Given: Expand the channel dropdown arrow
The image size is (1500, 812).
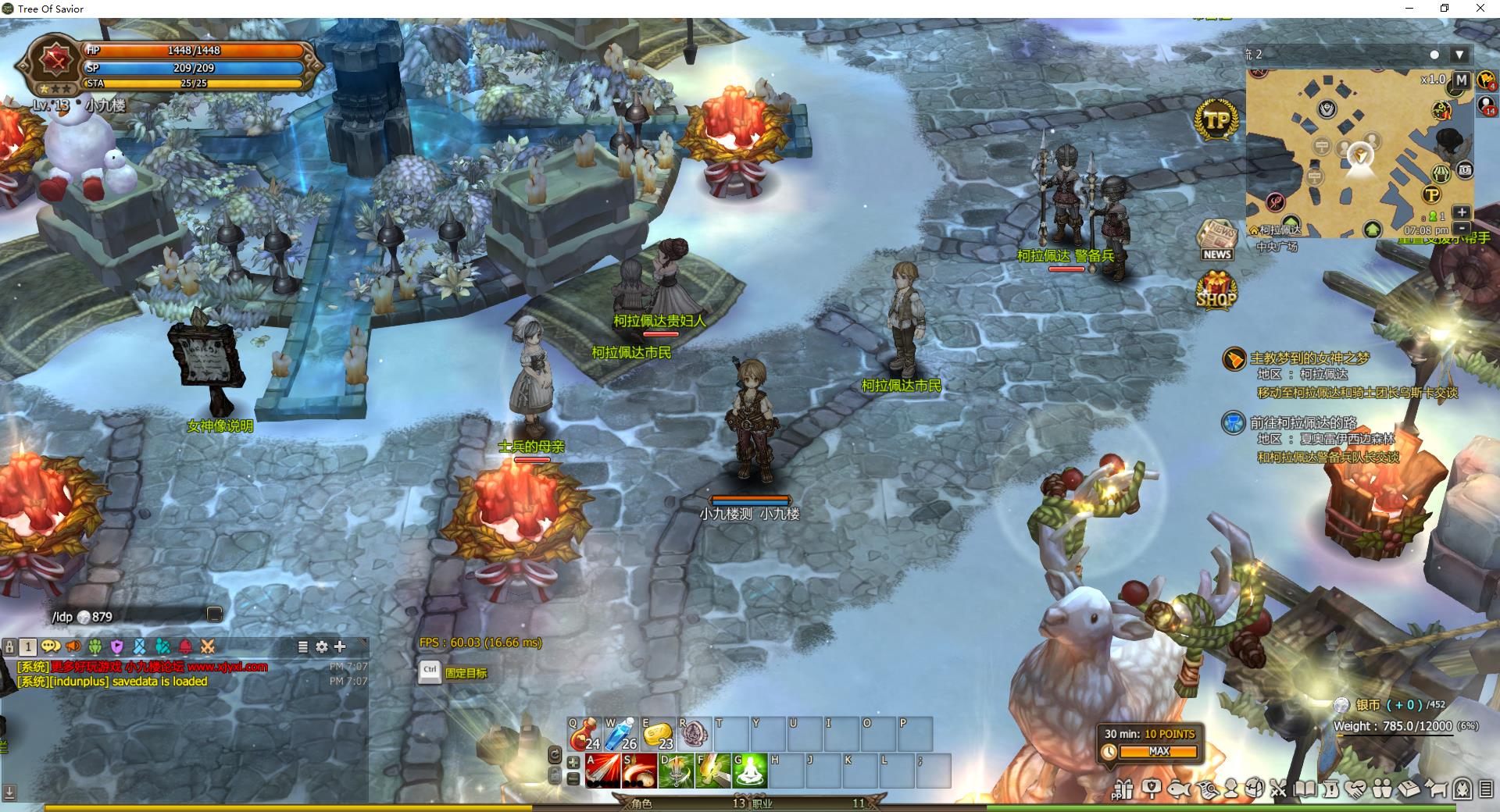Looking at the screenshot, I should pyautogui.click(x=1459, y=55).
